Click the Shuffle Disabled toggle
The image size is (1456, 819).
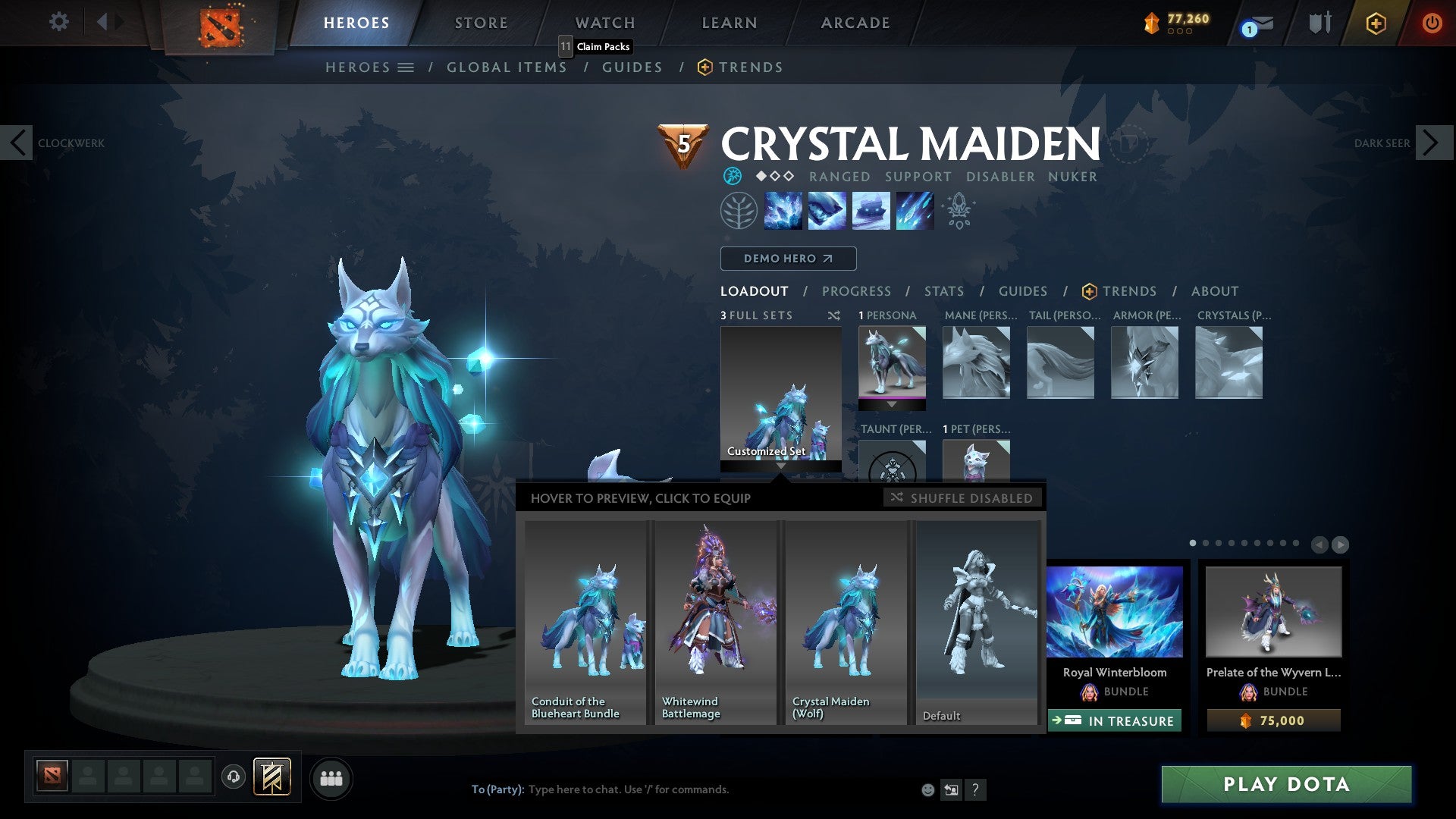(x=963, y=498)
